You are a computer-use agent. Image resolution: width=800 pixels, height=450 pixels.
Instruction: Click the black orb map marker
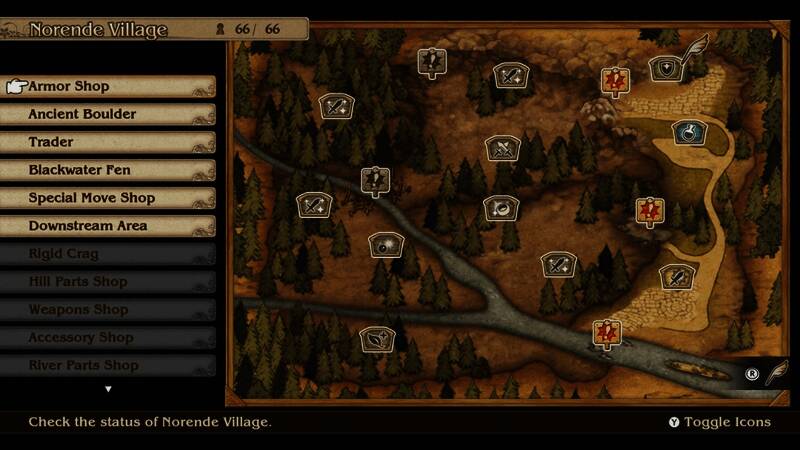[x=385, y=244]
